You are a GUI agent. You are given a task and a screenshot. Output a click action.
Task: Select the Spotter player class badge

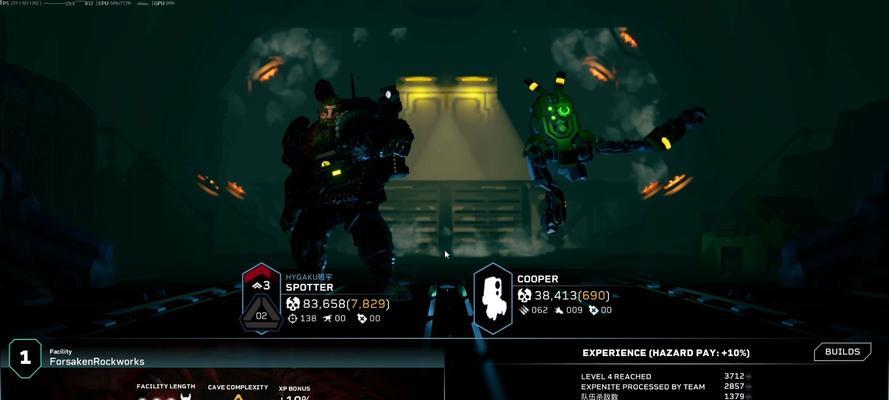[x=261, y=298]
